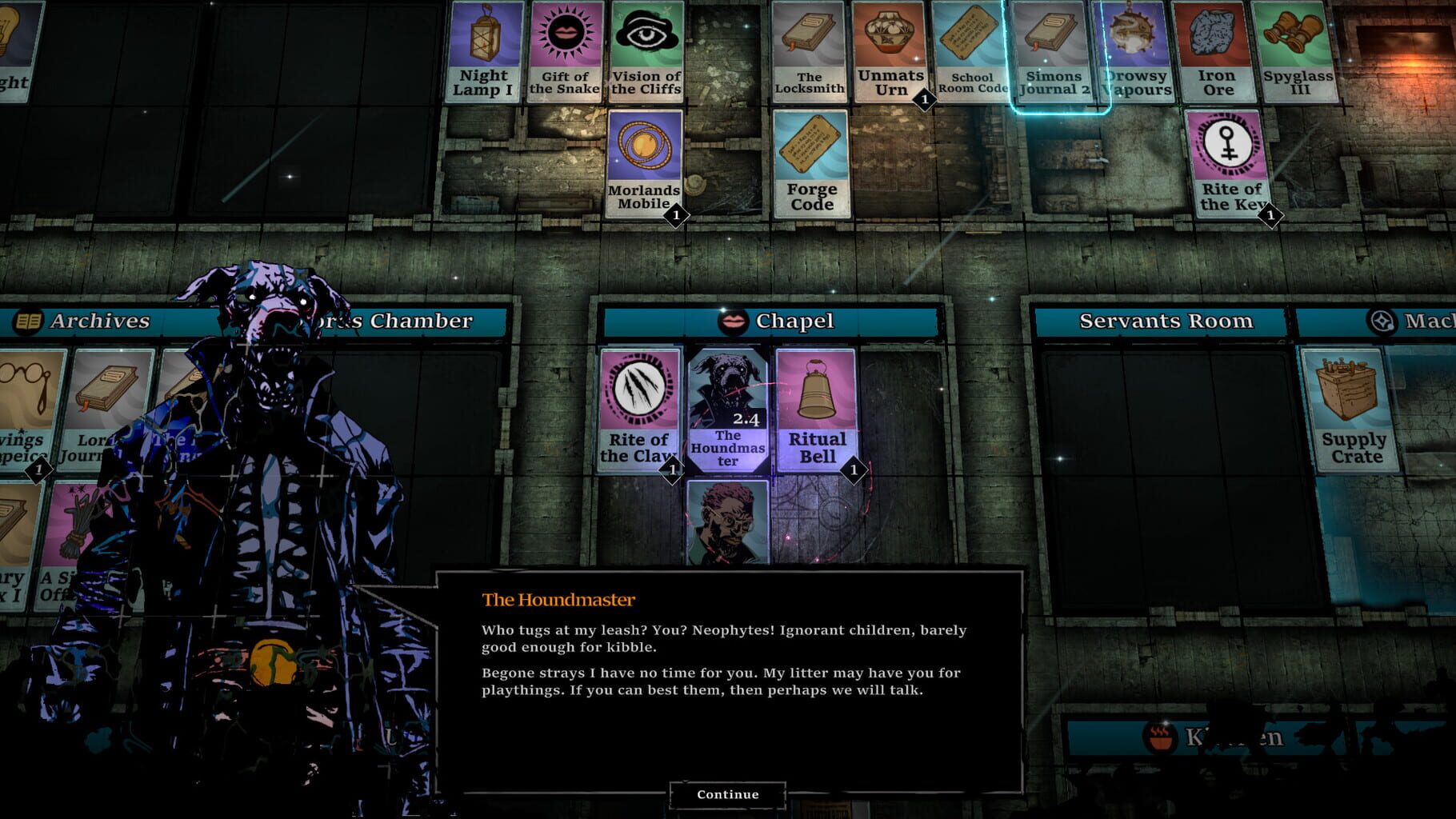Click the Spyglass III card
This screenshot has width=1456, height=819.
pyautogui.click(x=1298, y=50)
